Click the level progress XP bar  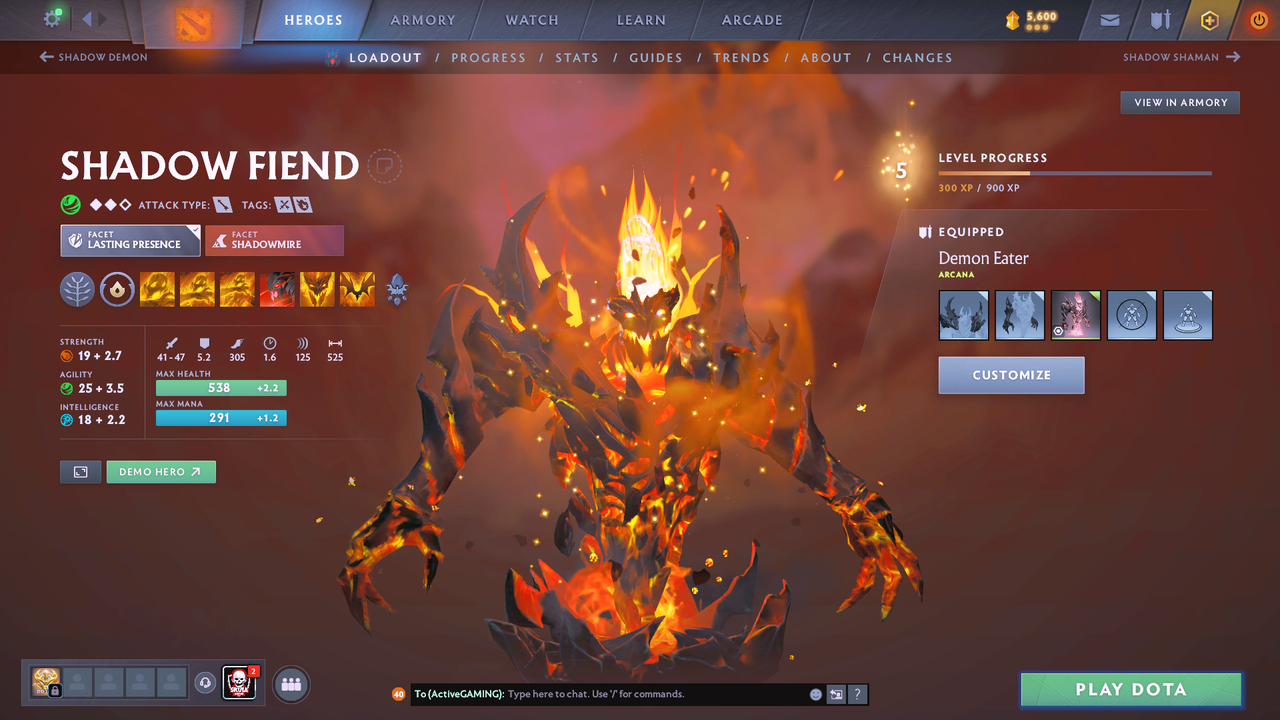click(1075, 172)
